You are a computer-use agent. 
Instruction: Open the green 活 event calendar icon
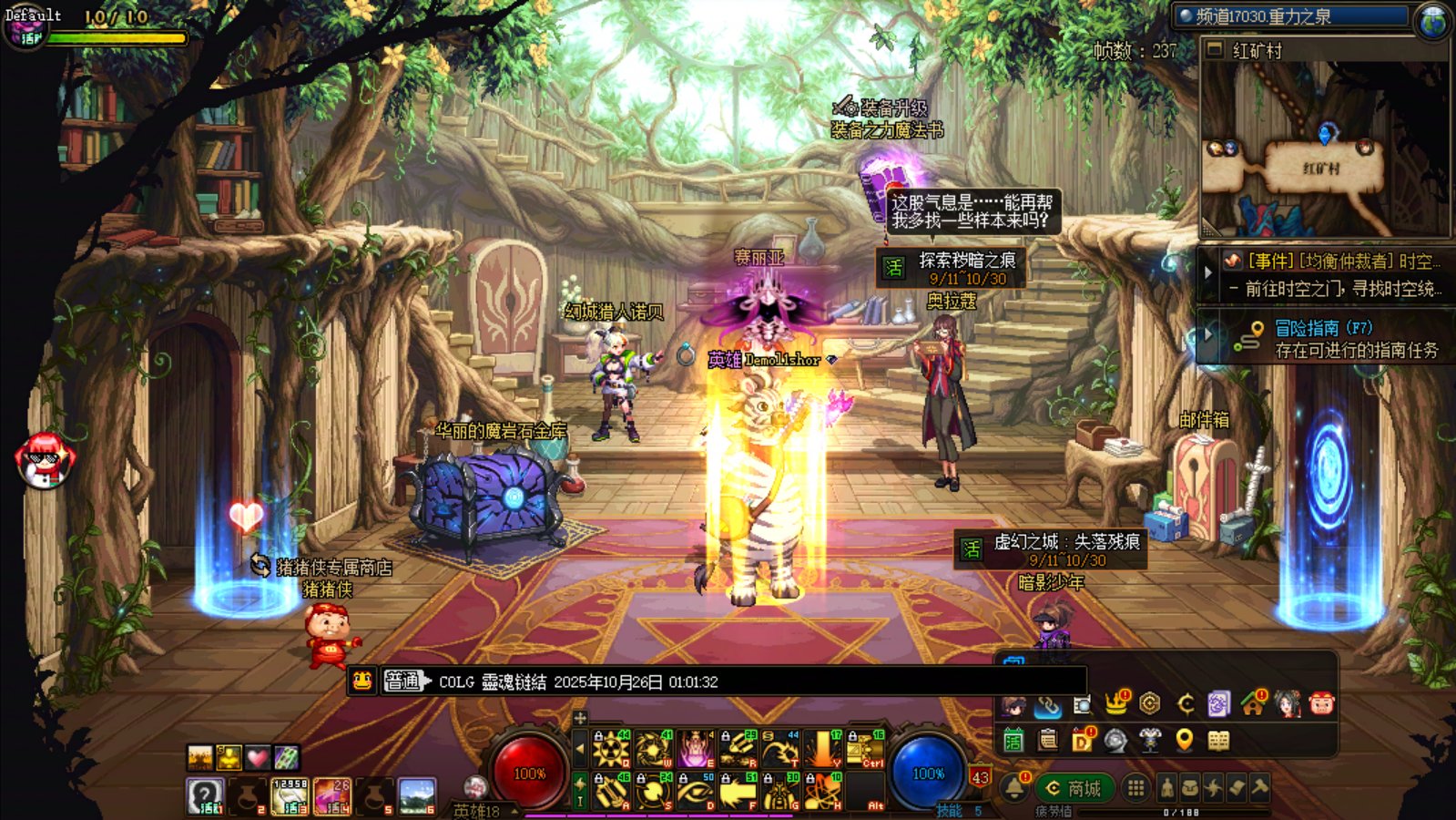point(1013,741)
